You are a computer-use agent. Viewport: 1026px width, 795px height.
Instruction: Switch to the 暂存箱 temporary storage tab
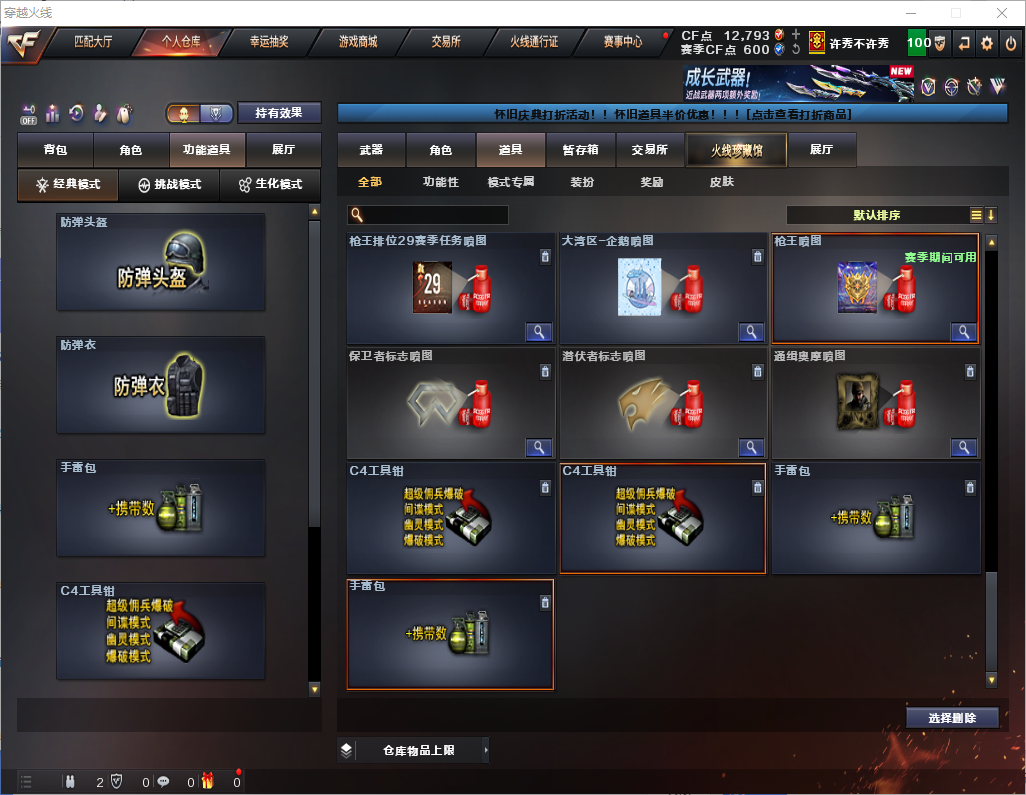pos(580,150)
